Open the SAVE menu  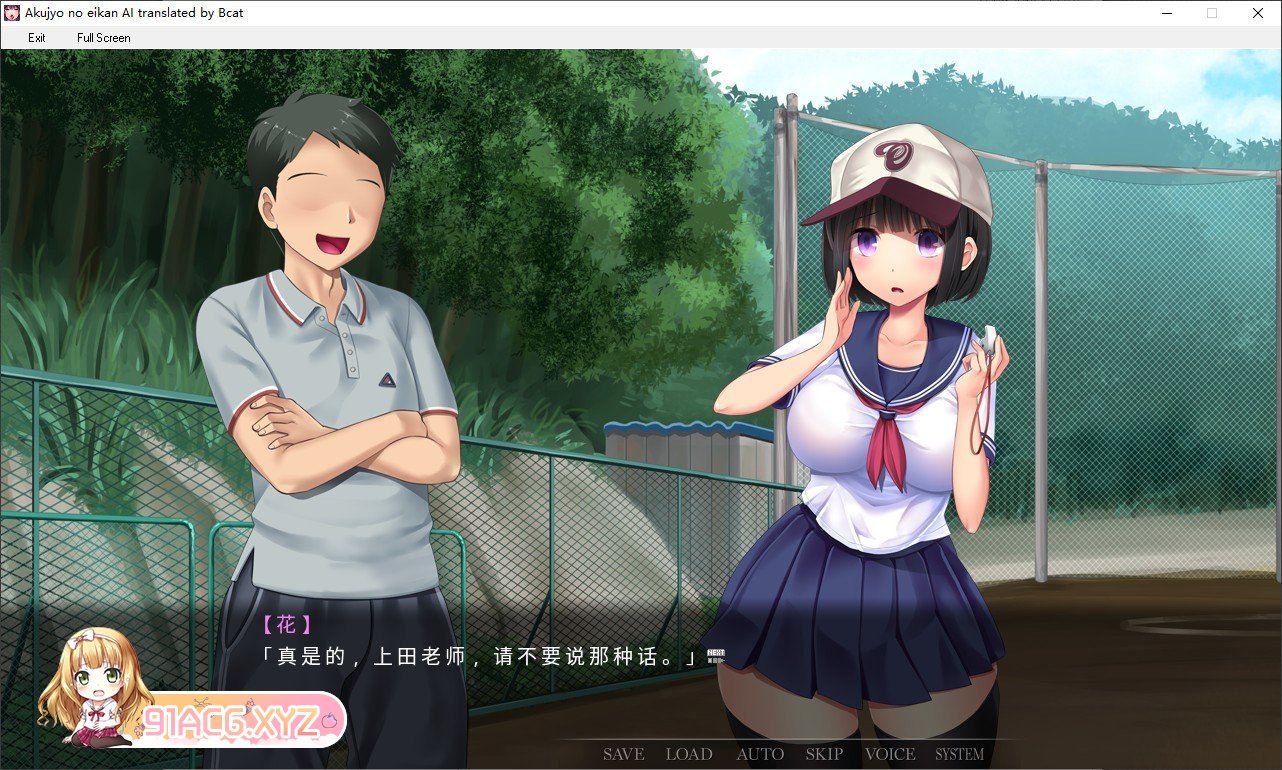pos(623,754)
